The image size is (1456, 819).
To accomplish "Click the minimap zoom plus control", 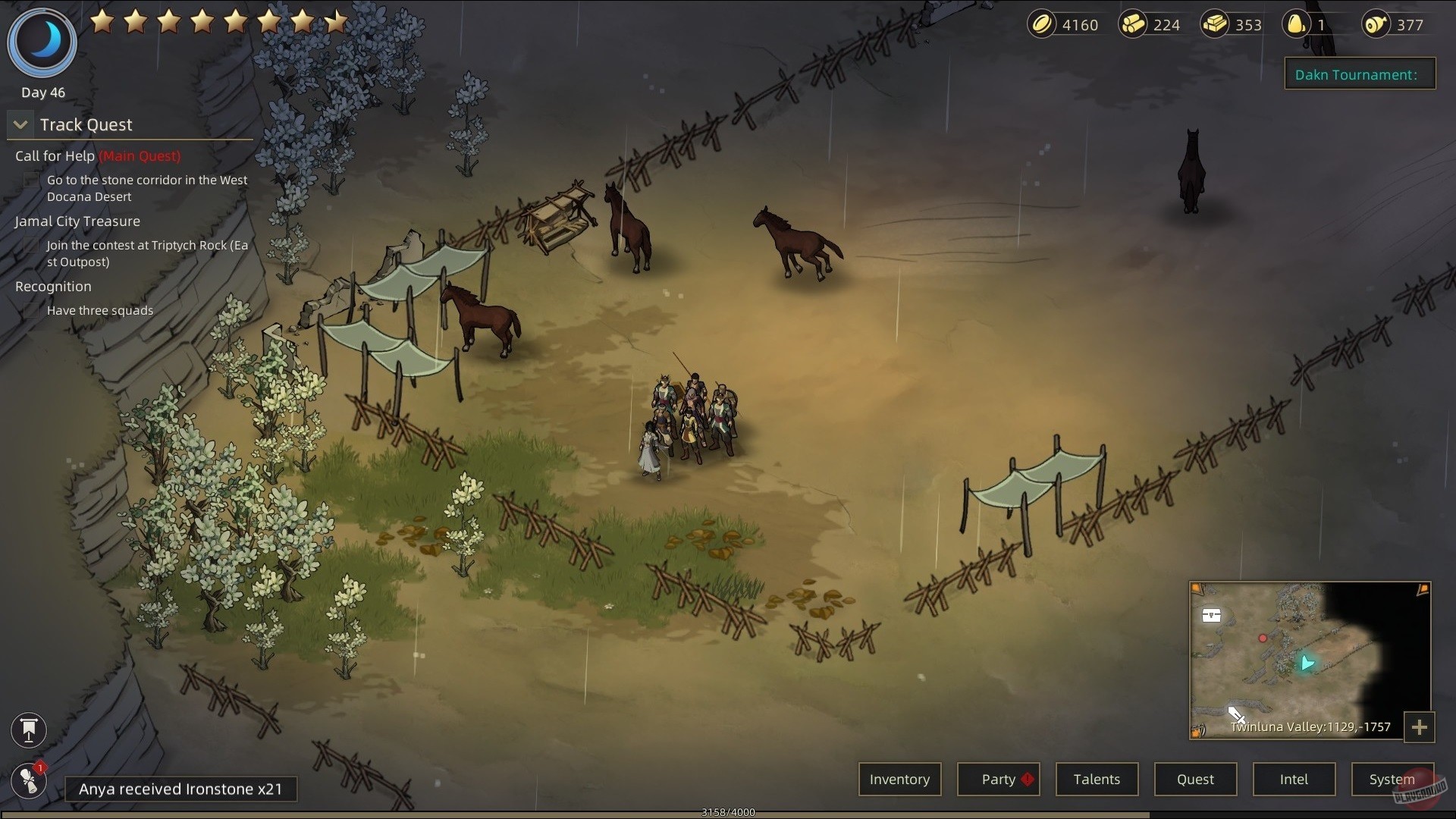I will (x=1421, y=727).
